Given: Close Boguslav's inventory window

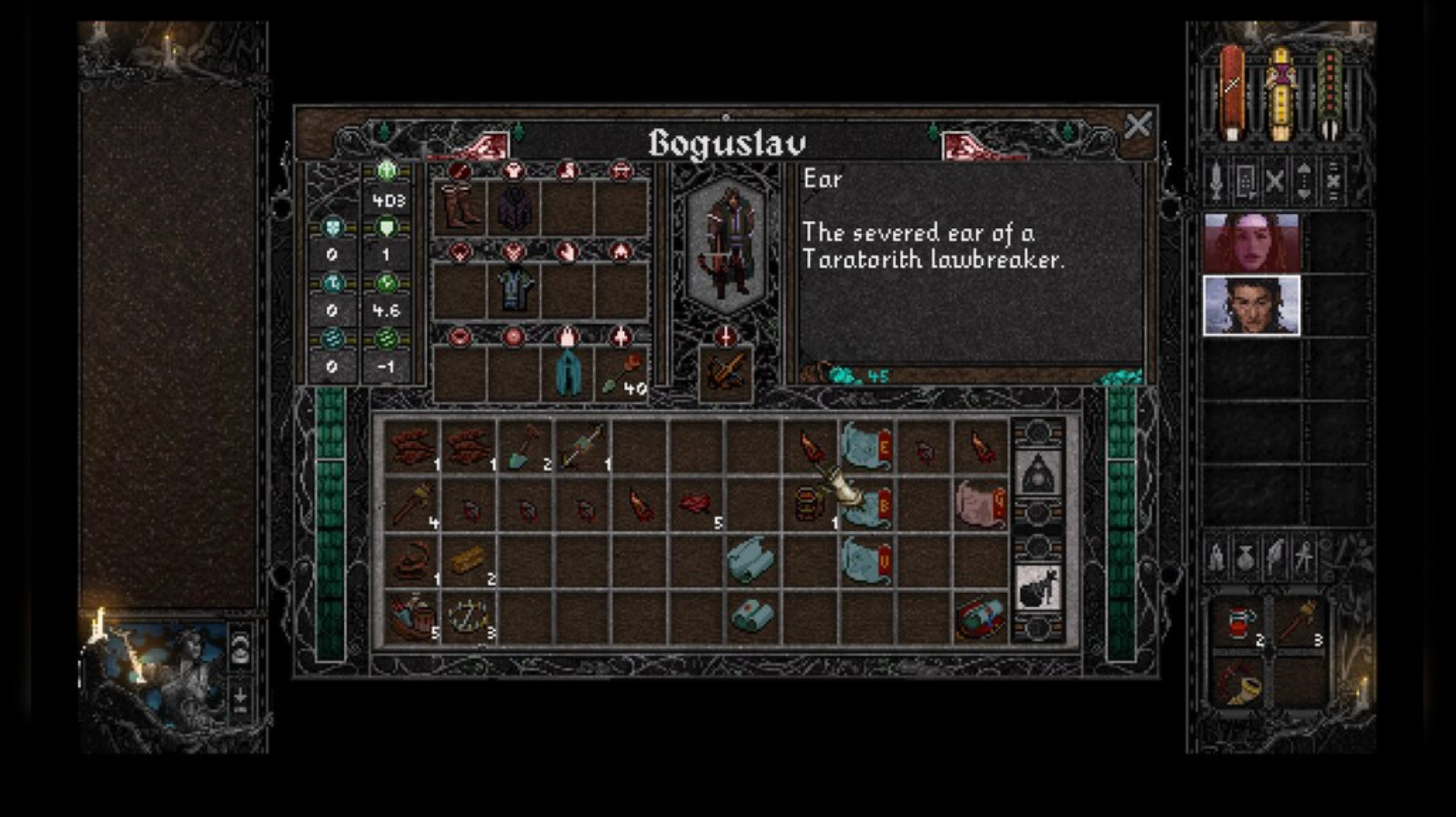Looking at the screenshot, I should pyautogui.click(x=1137, y=125).
